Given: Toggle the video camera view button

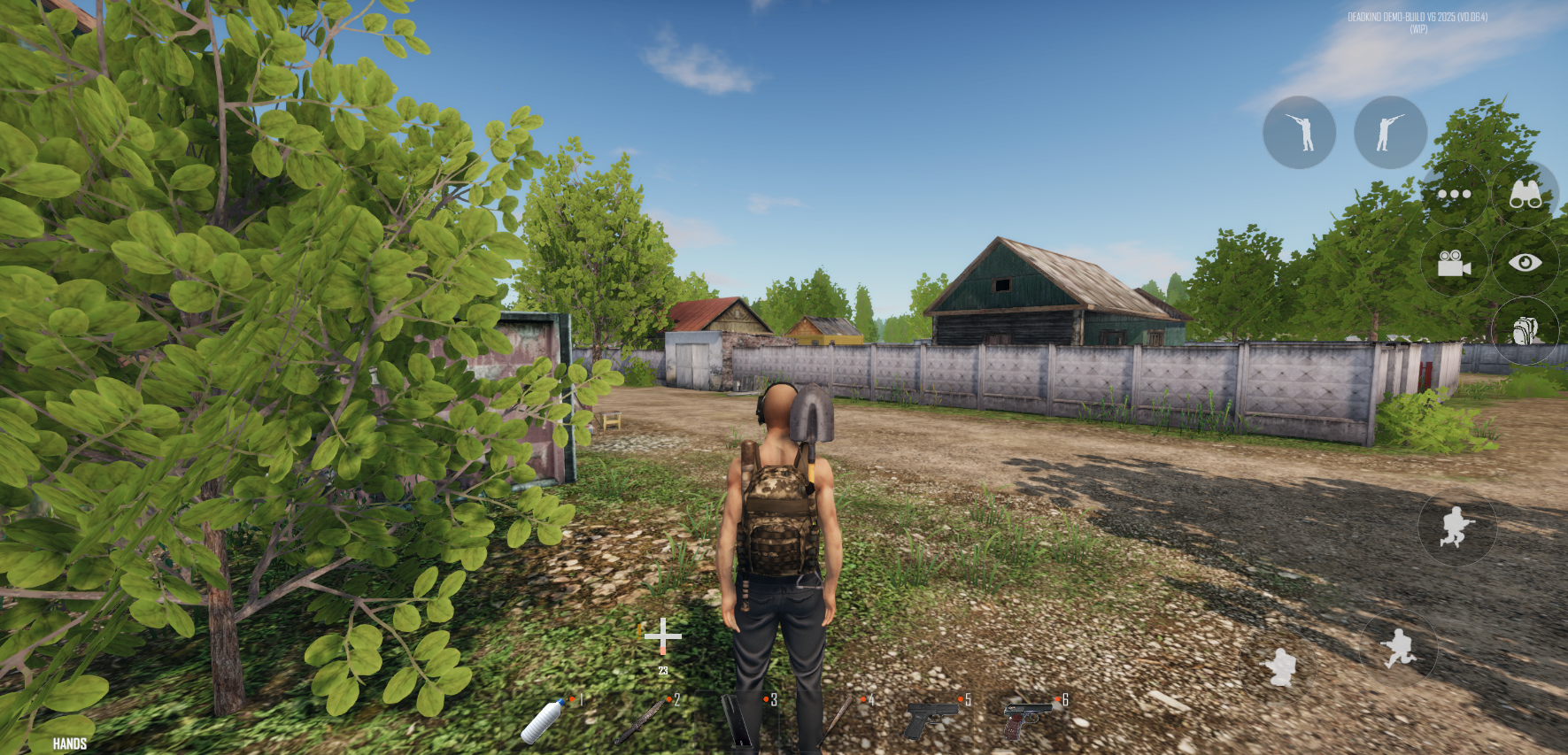Looking at the screenshot, I should 1454,263.
